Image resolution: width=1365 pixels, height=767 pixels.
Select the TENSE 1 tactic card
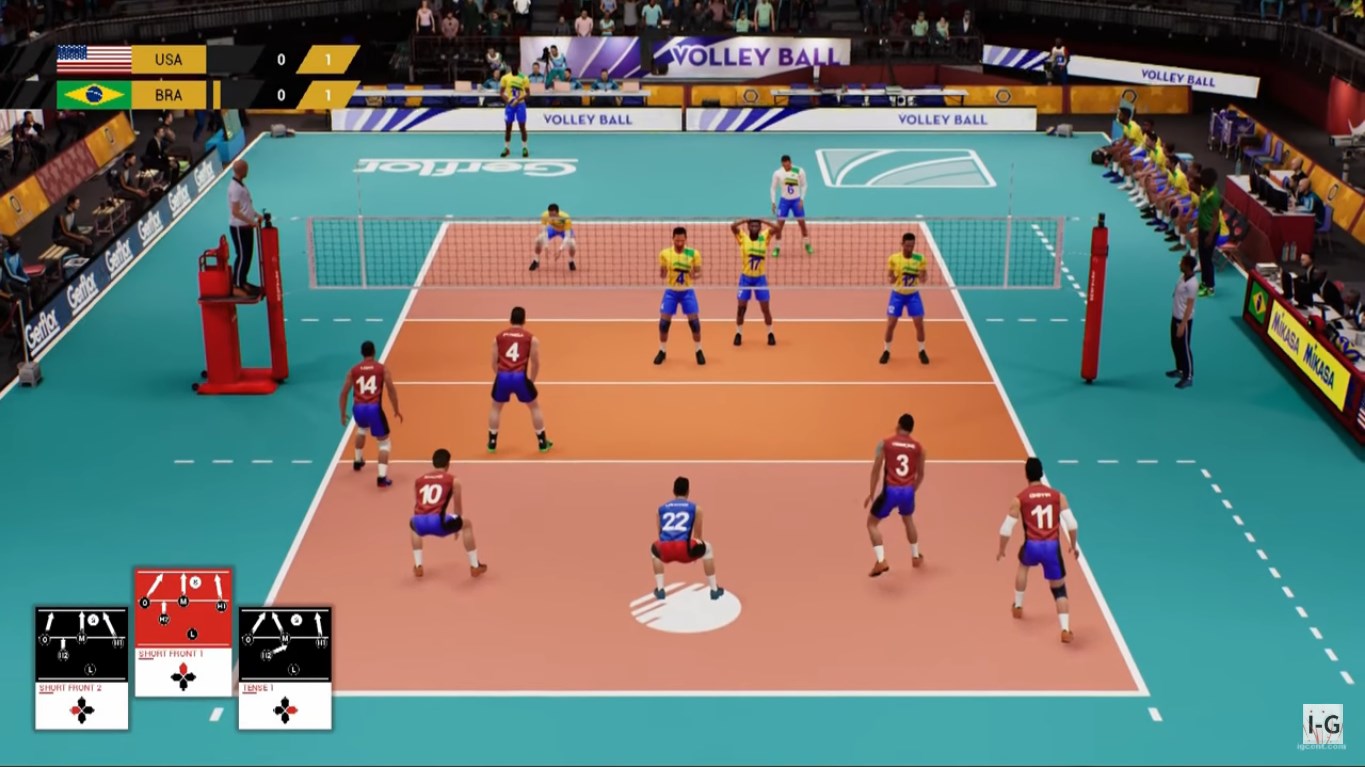(x=285, y=667)
